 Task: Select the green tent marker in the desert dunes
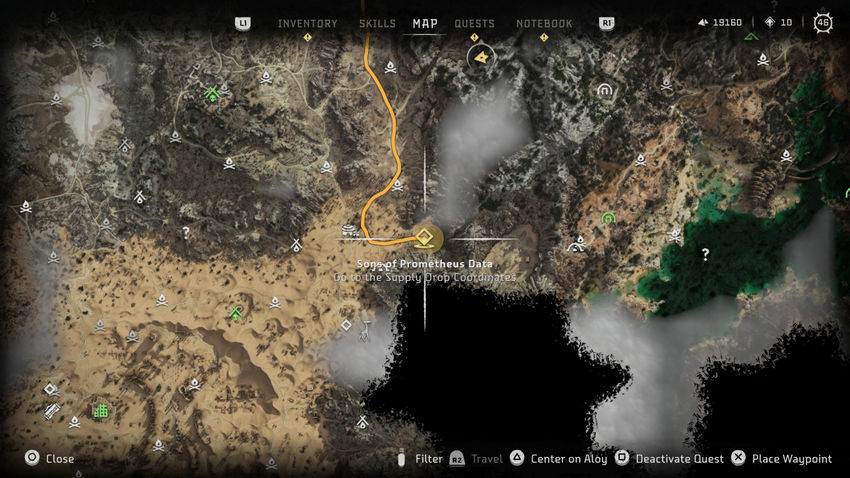click(x=235, y=313)
